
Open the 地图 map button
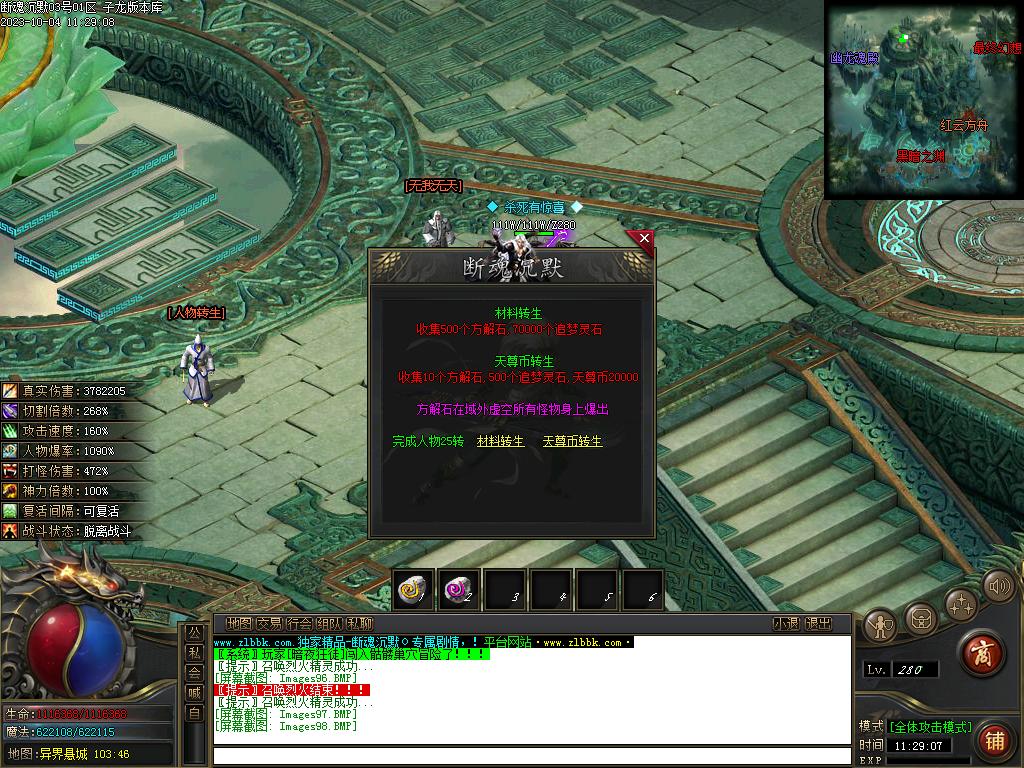(239, 624)
